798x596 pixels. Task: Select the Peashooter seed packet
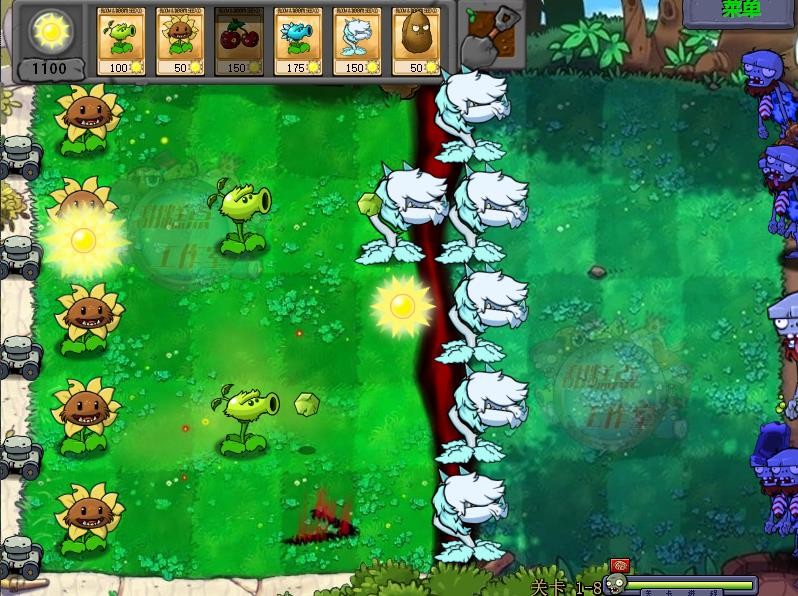click(x=121, y=41)
